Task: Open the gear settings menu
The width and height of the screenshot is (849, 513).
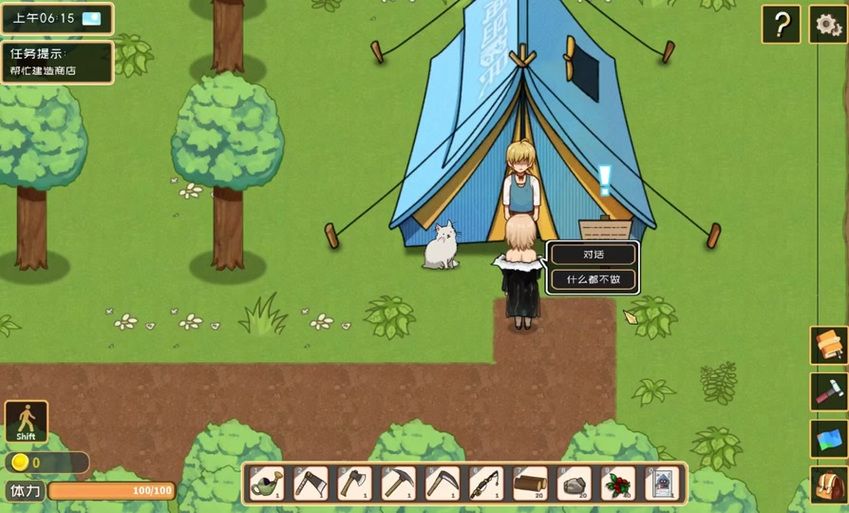Action: point(828,24)
